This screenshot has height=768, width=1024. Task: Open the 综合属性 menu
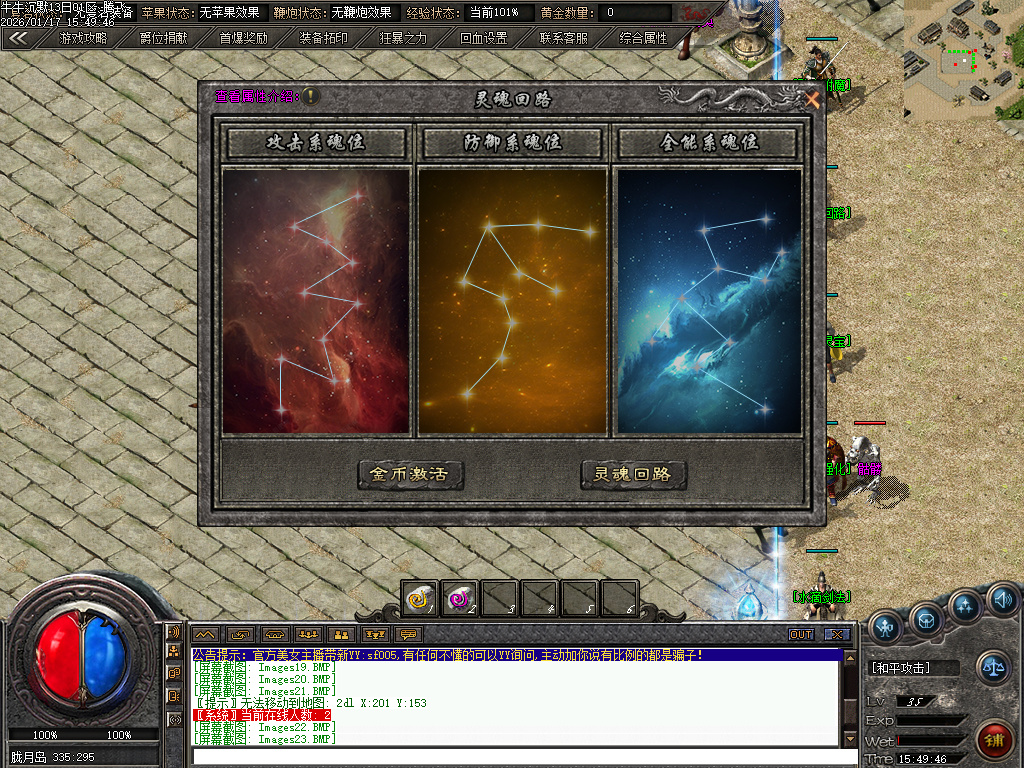(643, 38)
